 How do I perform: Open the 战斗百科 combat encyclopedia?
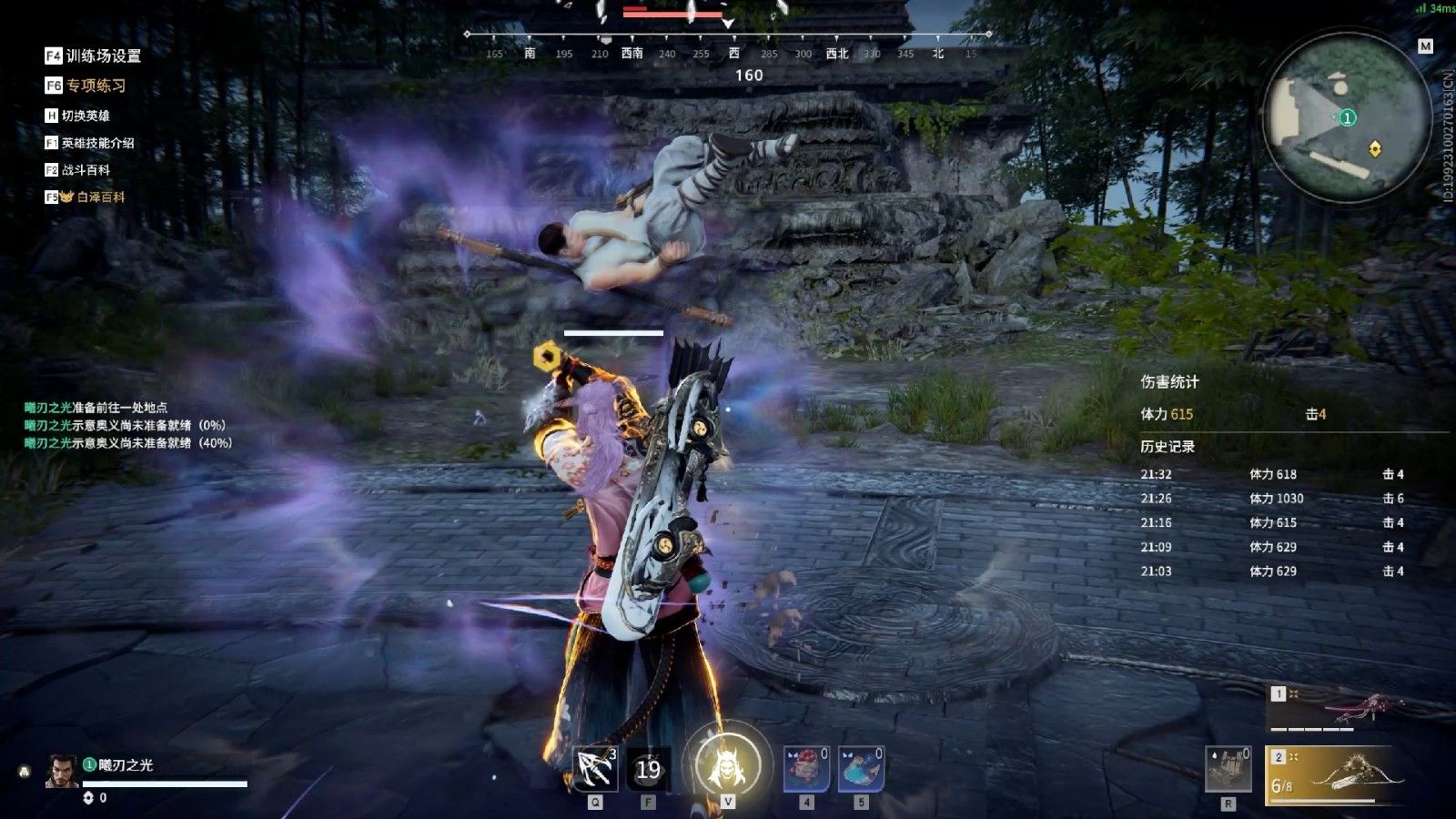(78, 170)
